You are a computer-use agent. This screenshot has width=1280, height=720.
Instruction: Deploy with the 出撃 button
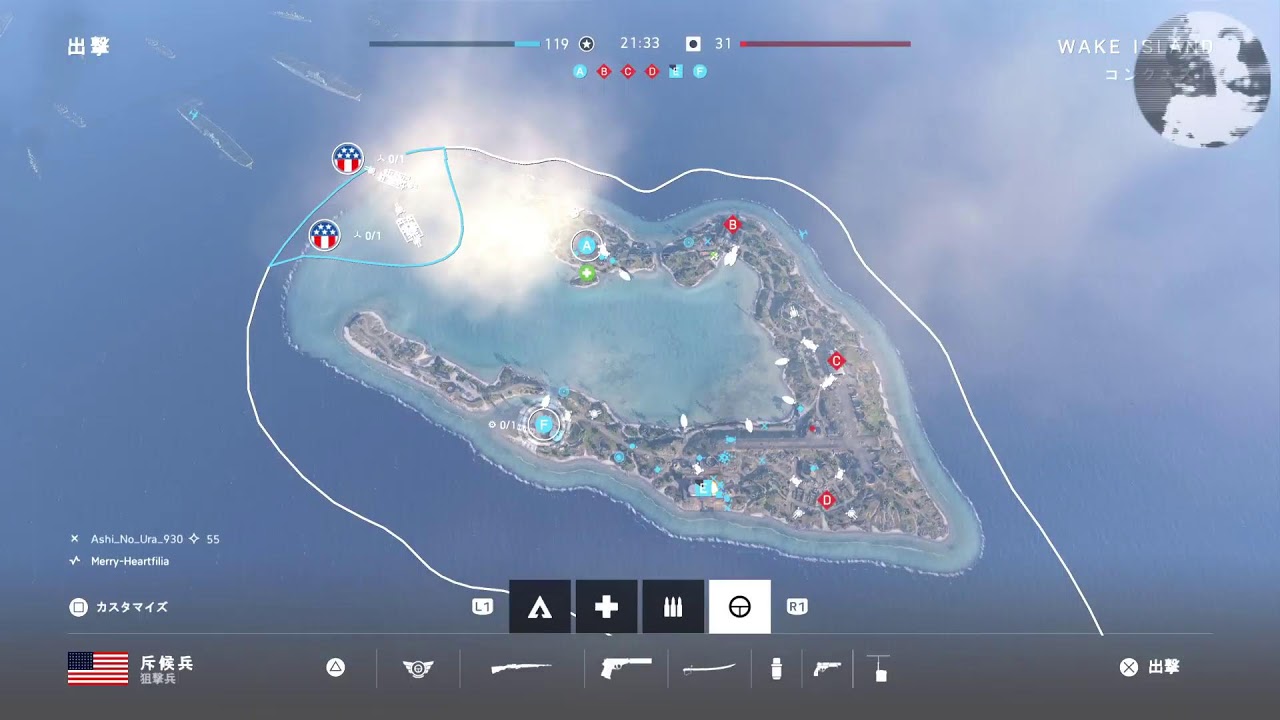click(1151, 667)
